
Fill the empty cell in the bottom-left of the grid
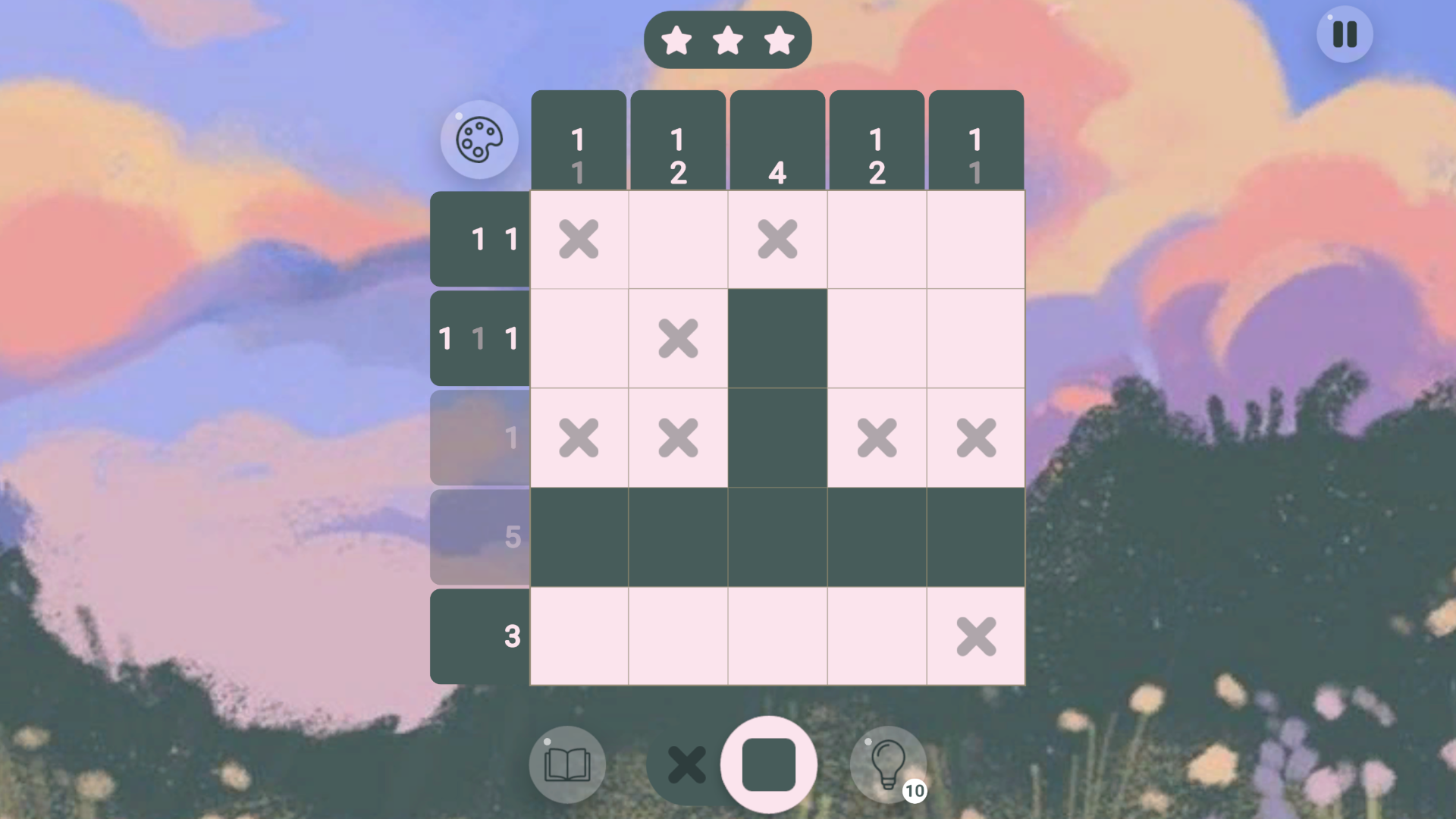point(580,636)
